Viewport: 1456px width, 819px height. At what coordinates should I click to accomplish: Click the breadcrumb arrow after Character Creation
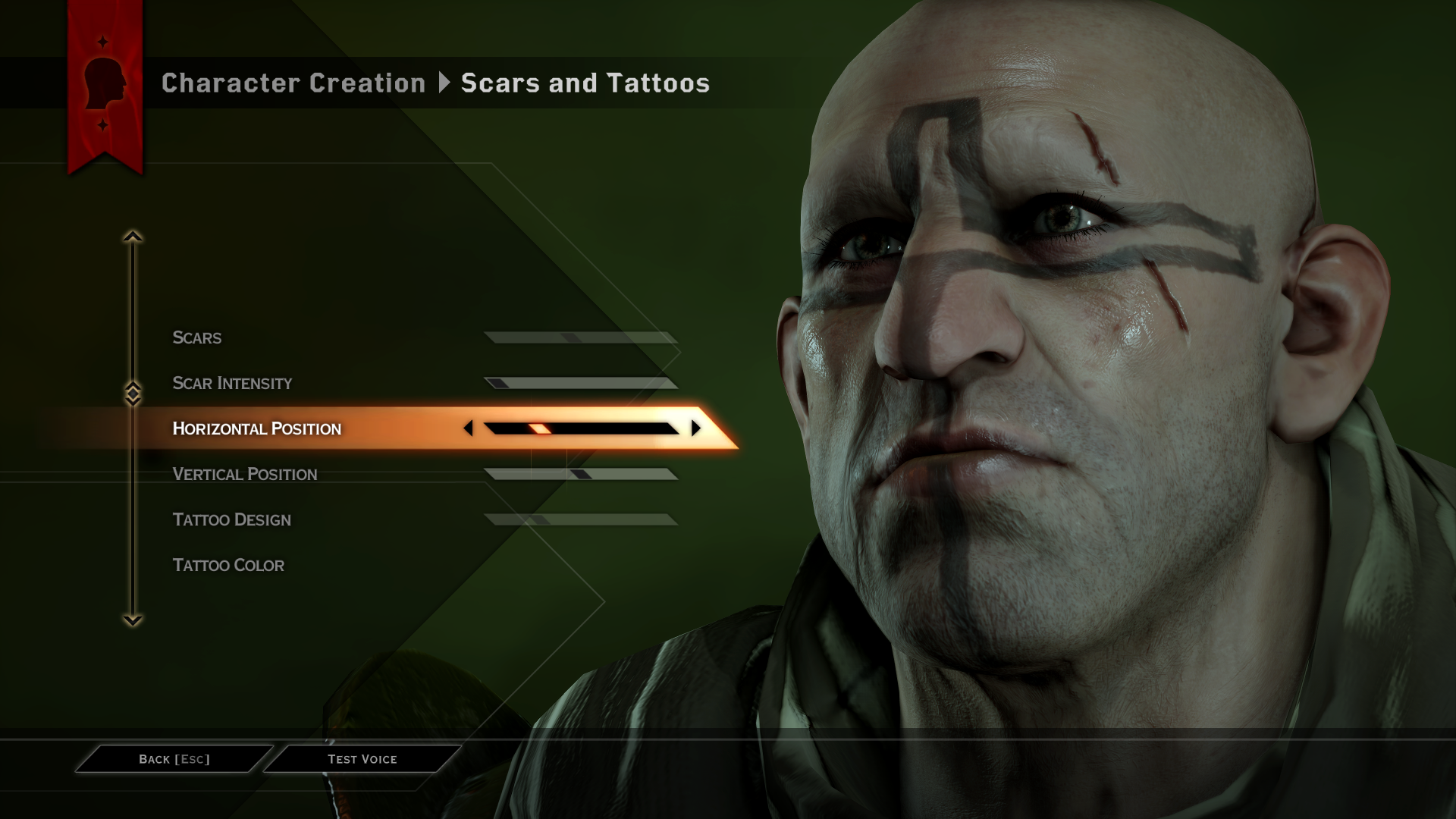pyautogui.click(x=444, y=83)
